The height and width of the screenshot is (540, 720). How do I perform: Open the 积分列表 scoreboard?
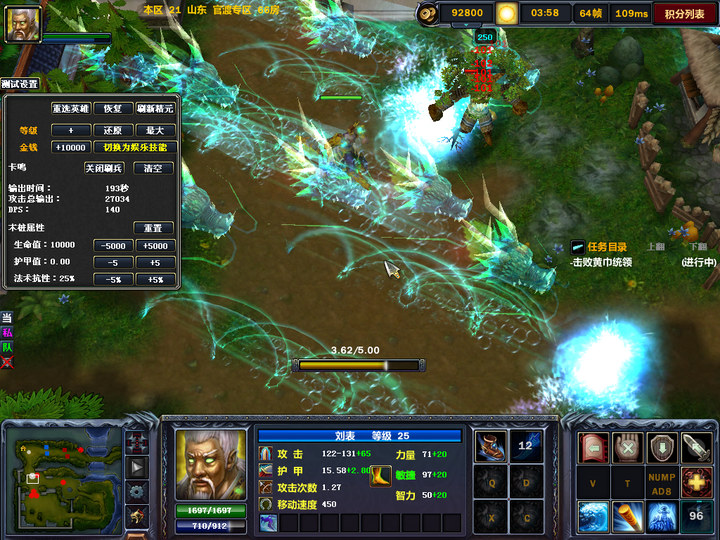pyautogui.click(x=684, y=13)
